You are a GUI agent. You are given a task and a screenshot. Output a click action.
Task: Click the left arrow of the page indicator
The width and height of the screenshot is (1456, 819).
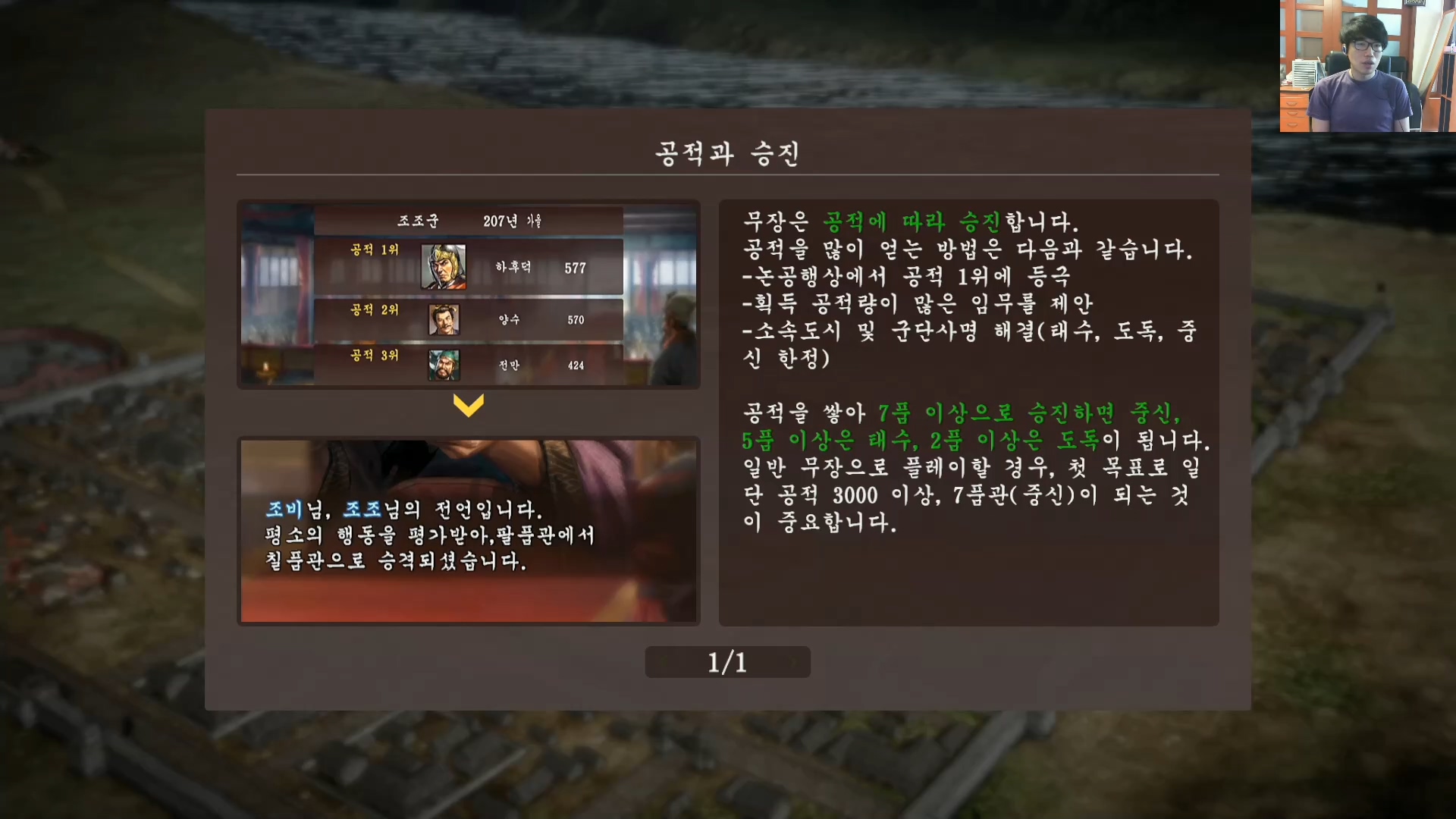(663, 661)
